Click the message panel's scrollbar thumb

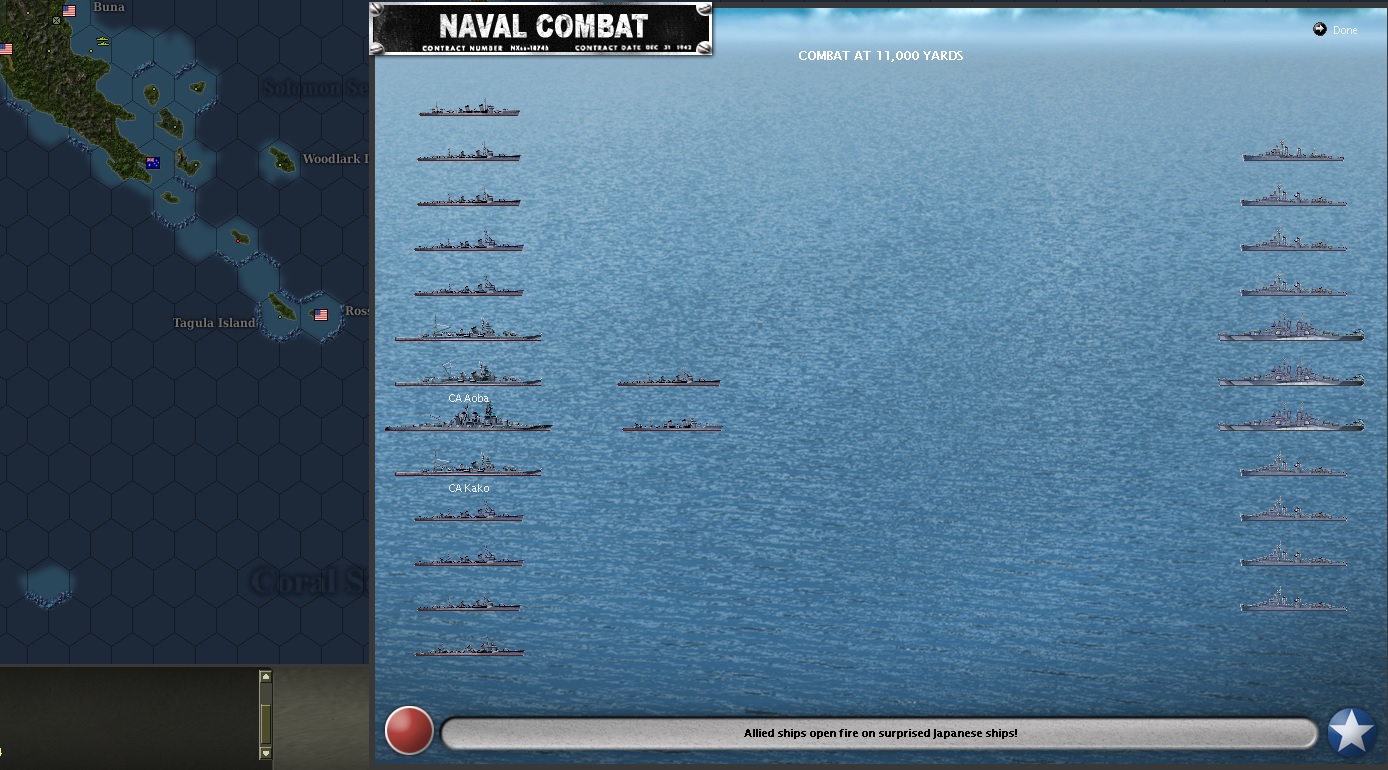pos(265,722)
